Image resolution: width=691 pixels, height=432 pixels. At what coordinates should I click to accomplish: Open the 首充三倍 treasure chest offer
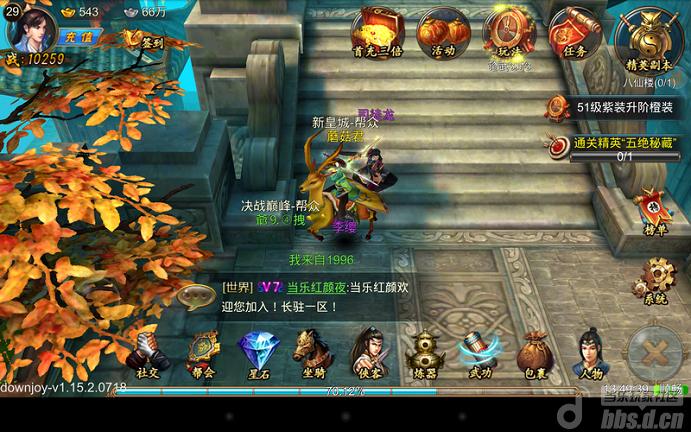377,31
